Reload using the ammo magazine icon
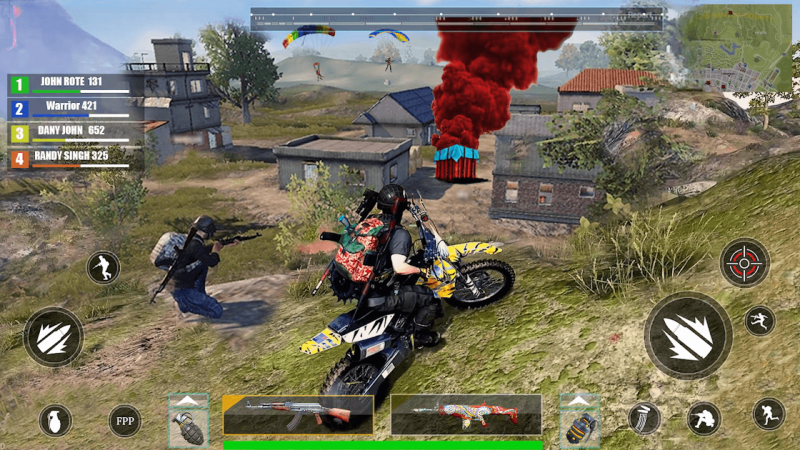This screenshot has width=800, height=450. pos(644,418)
